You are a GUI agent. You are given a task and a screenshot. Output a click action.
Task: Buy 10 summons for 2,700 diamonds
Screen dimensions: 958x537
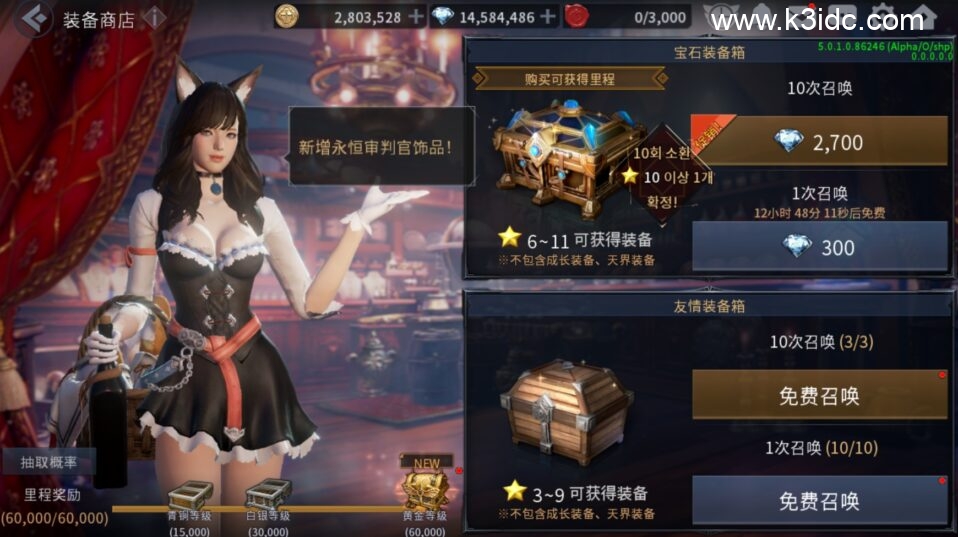pos(819,141)
